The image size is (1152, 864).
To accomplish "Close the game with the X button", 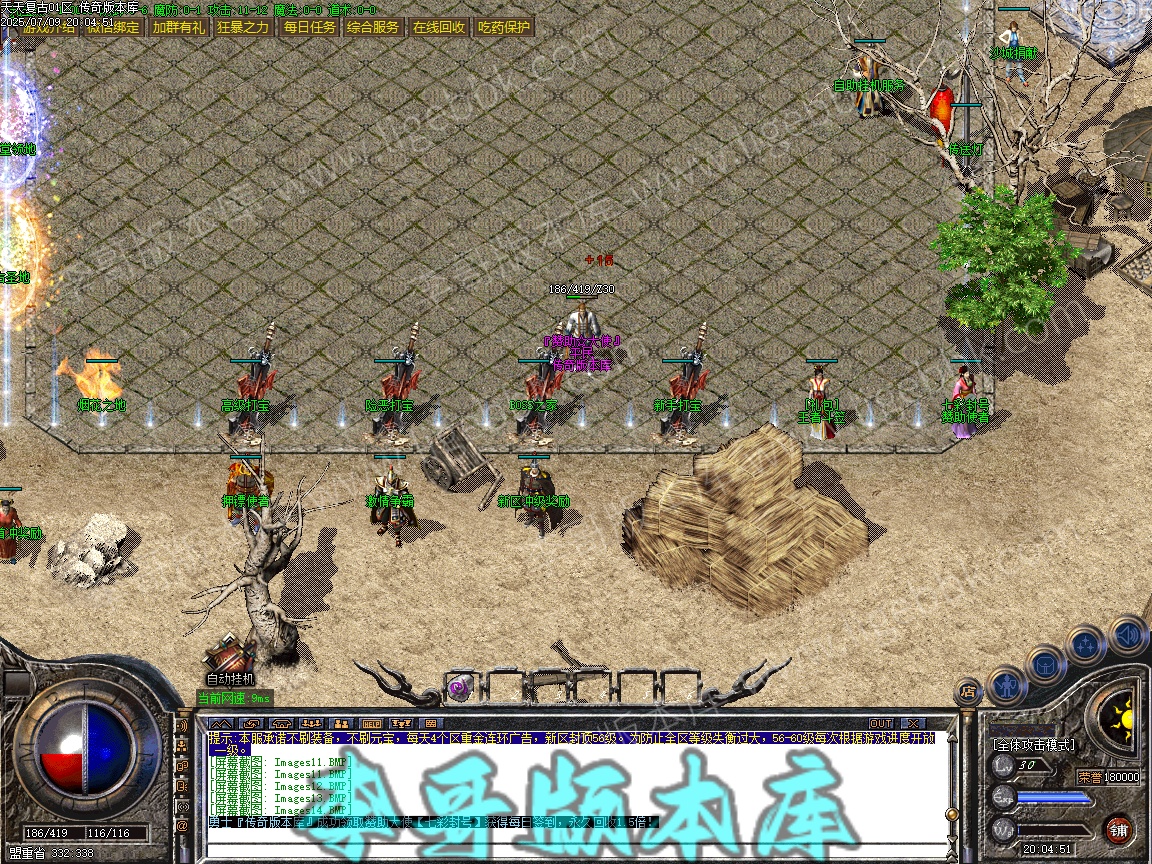I will click(x=912, y=723).
